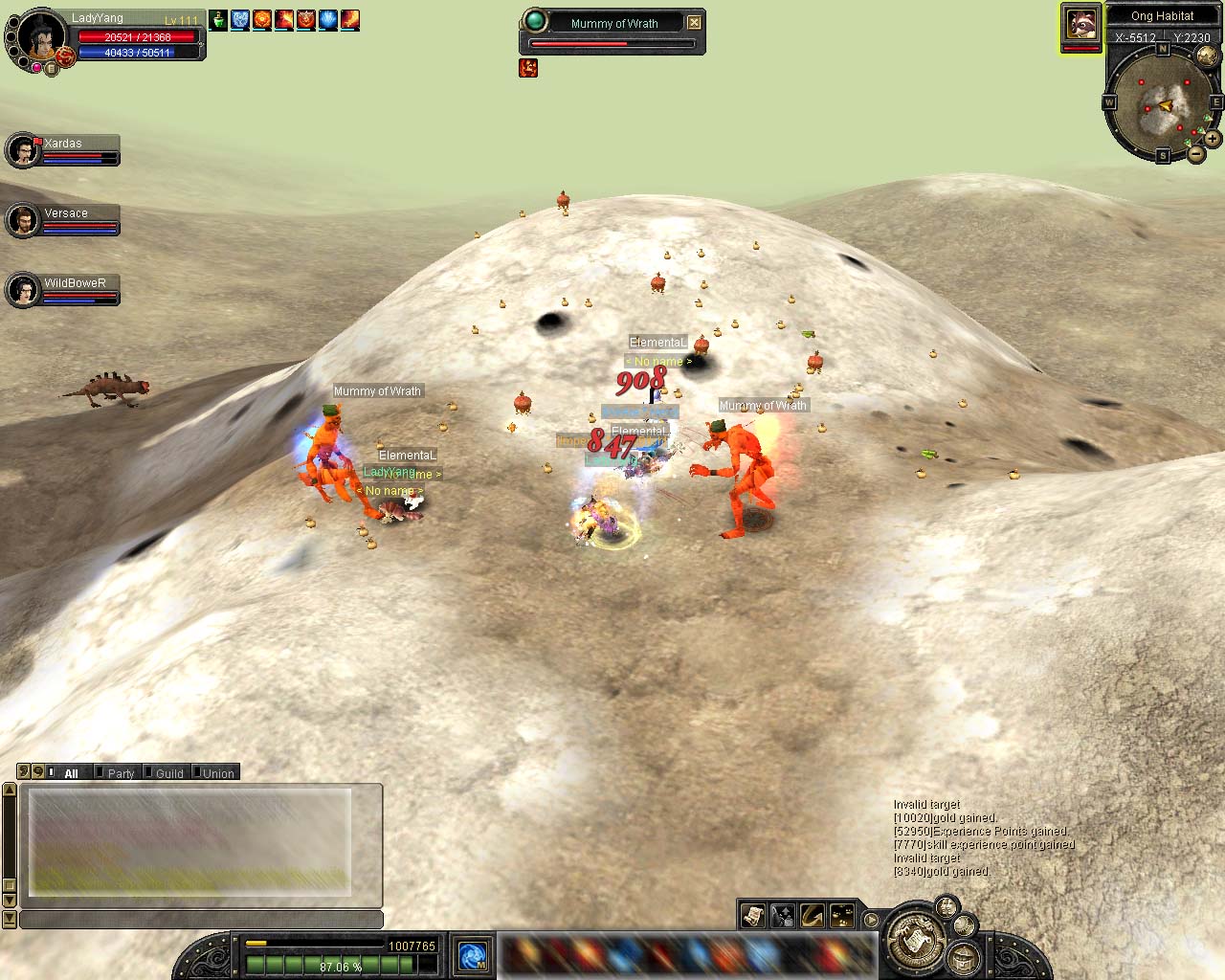Image resolution: width=1225 pixels, height=980 pixels.
Task: Select party member WildBoweR
Action: [x=63, y=290]
